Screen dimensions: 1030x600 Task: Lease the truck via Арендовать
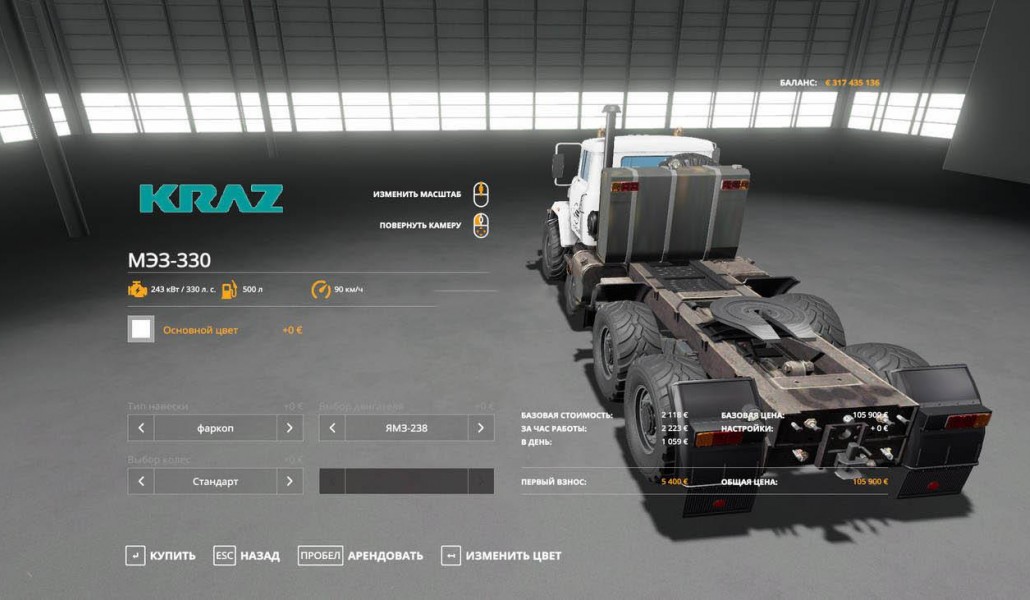tap(361, 555)
